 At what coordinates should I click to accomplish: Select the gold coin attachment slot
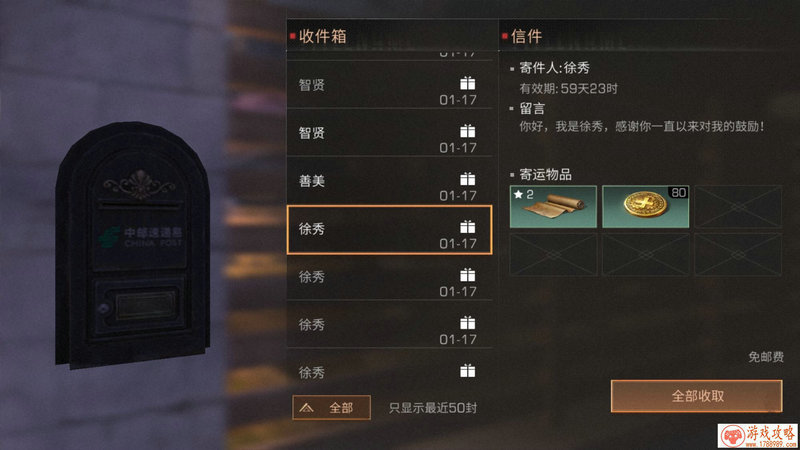(645, 206)
